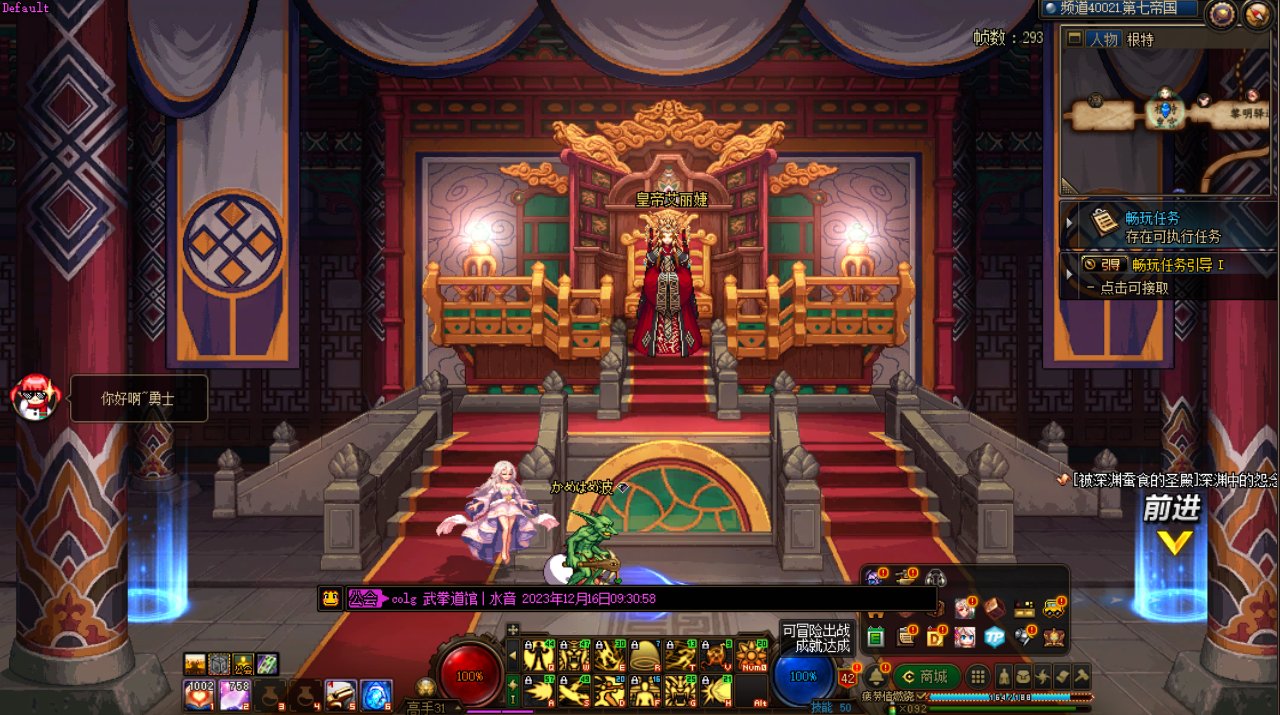Select the channel 频道40021 dropdown
Screen dimensions: 1280x715
(1119, 9)
